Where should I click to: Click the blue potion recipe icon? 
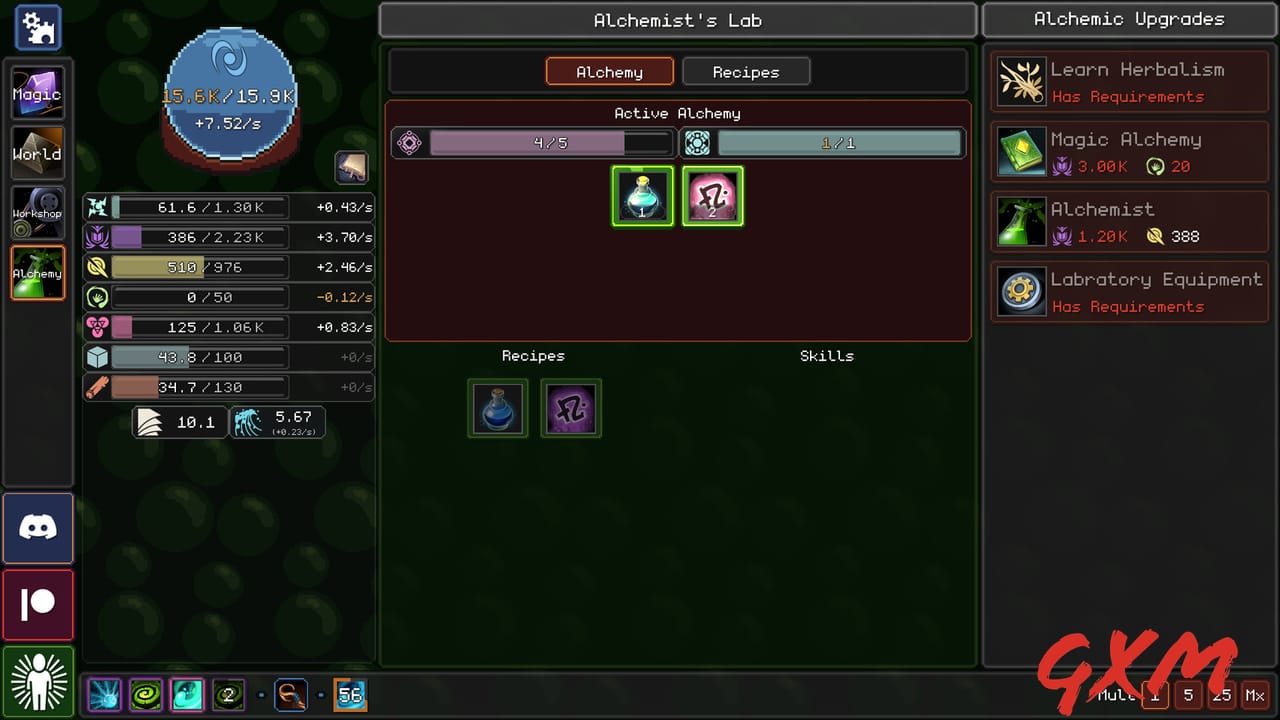(497, 408)
